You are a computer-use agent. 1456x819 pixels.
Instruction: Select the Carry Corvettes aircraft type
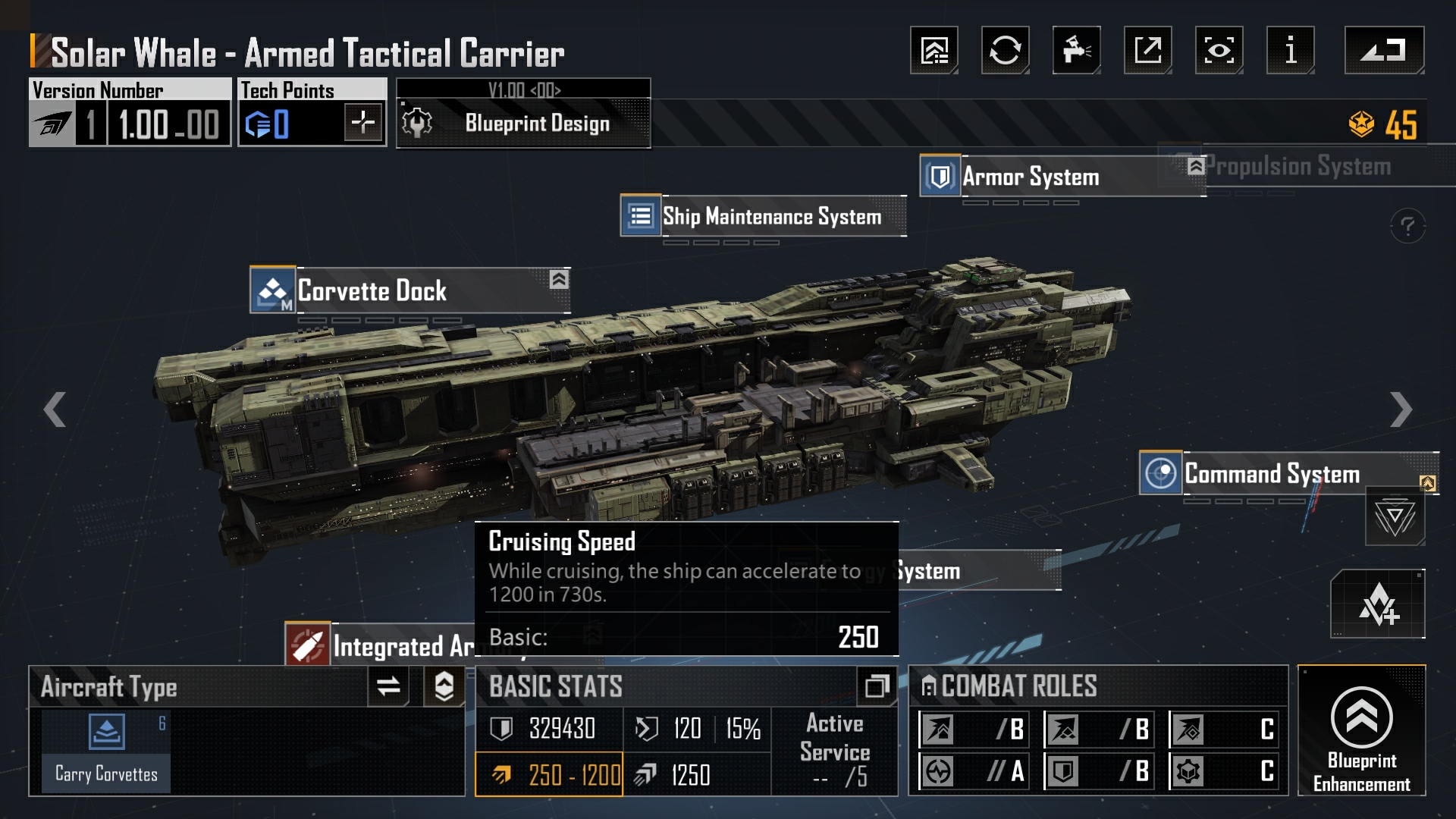(106, 751)
